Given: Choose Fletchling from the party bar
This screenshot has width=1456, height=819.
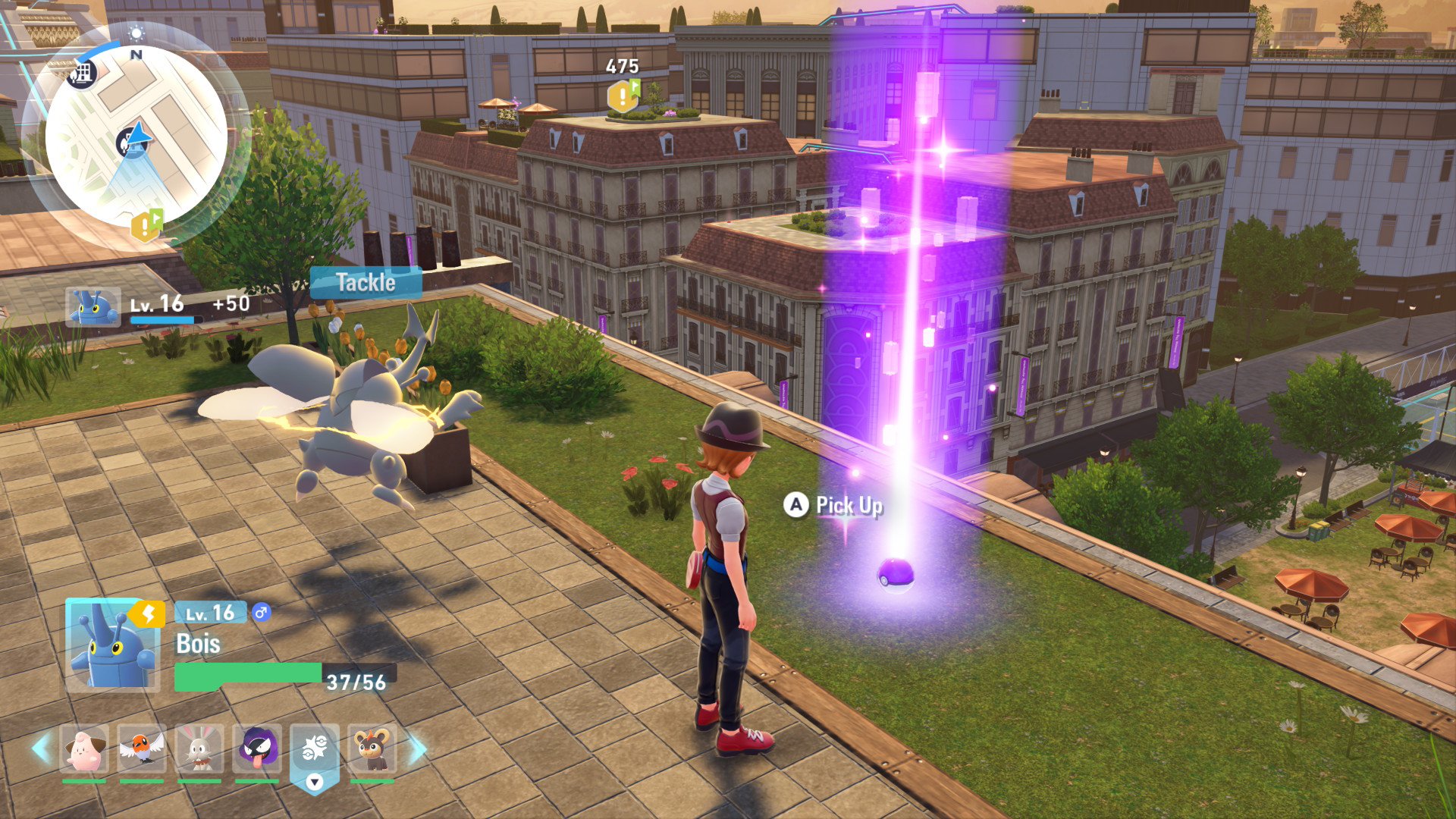Looking at the screenshot, I should pyautogui.click(x=142, y=748).
